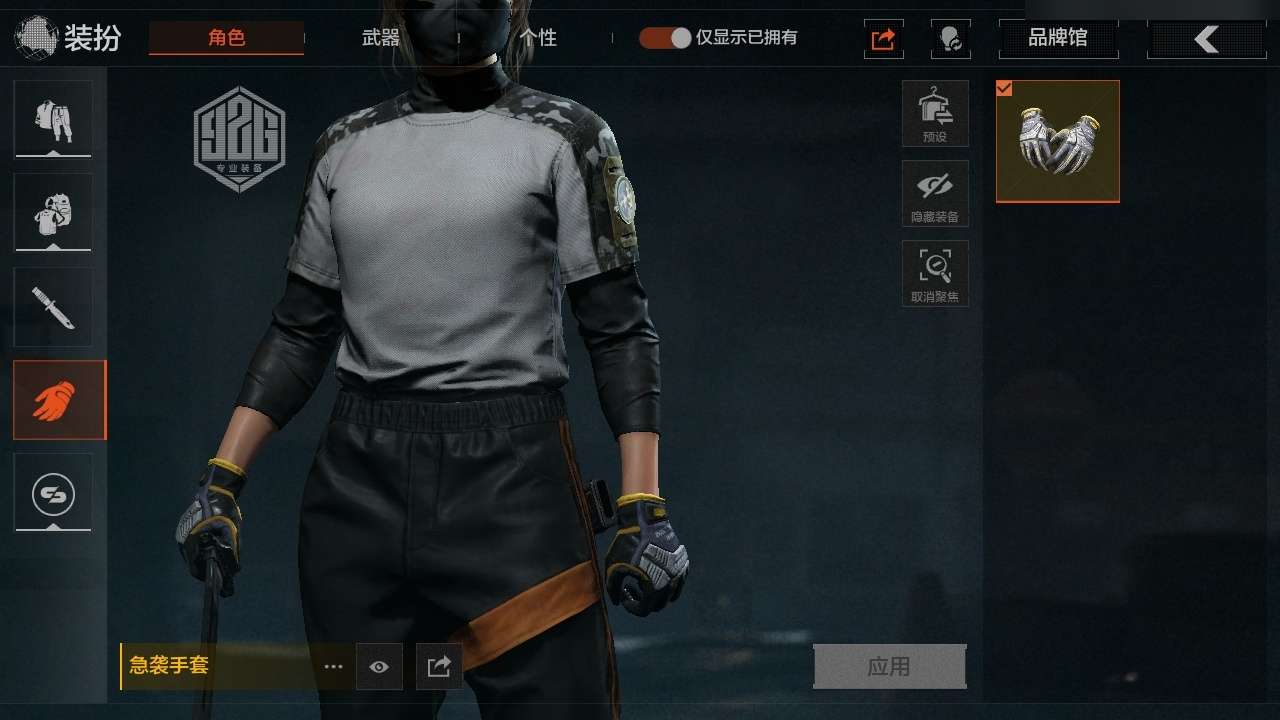Screen dimensions: 1280x720
Task: Click the eye preview button
Action: click(x=379, y=666)
